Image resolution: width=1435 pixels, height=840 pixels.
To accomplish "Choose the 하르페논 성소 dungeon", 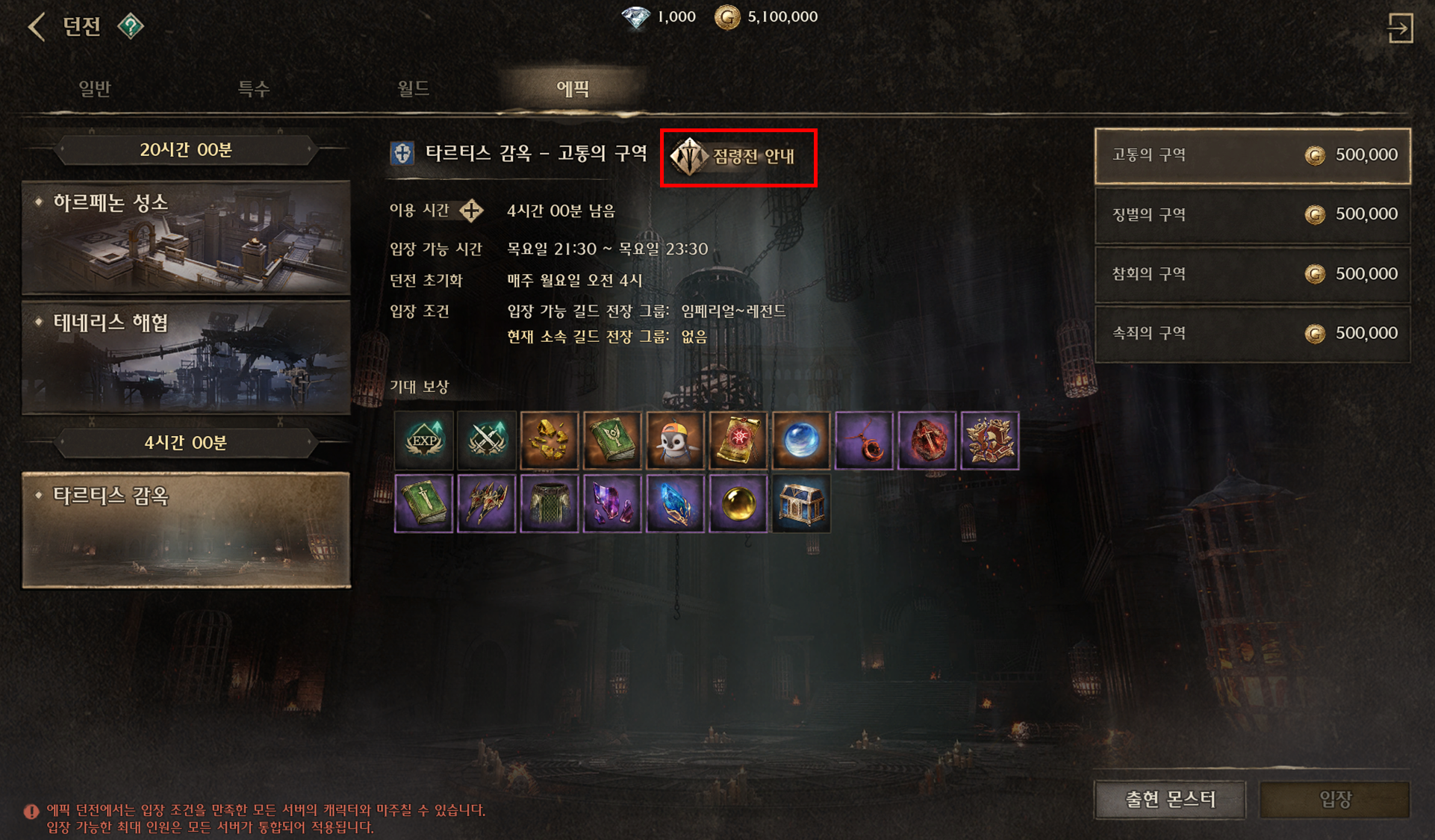I will point(186,237).
